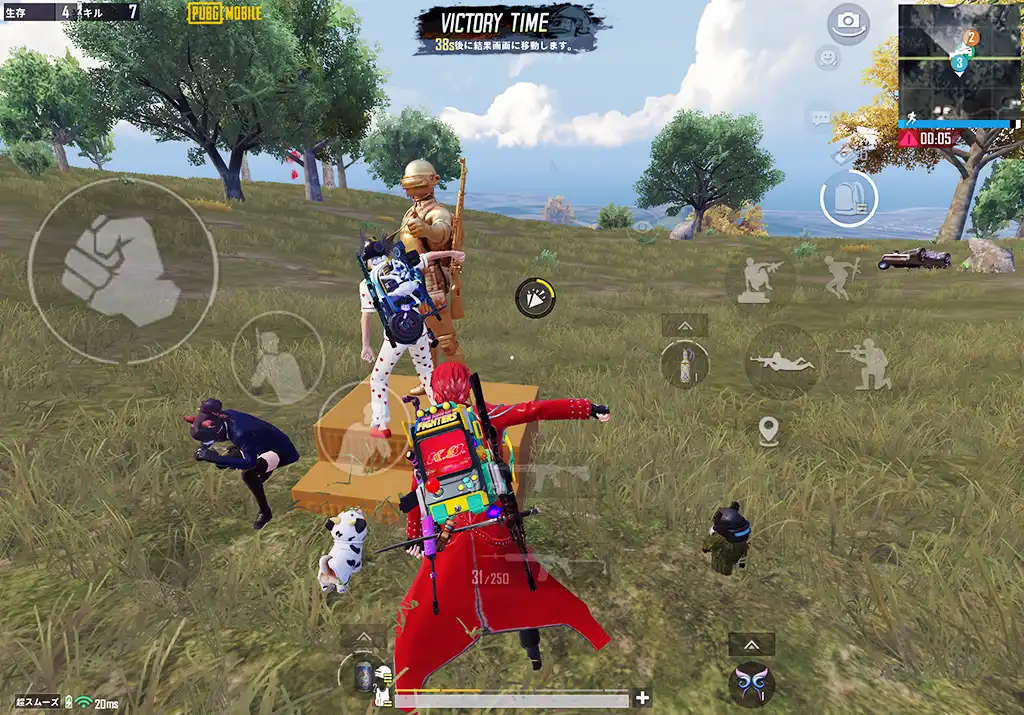Tap the large fist punch button
The image size is (1024, 715).
pyautogui.click(x=122, y=270)
